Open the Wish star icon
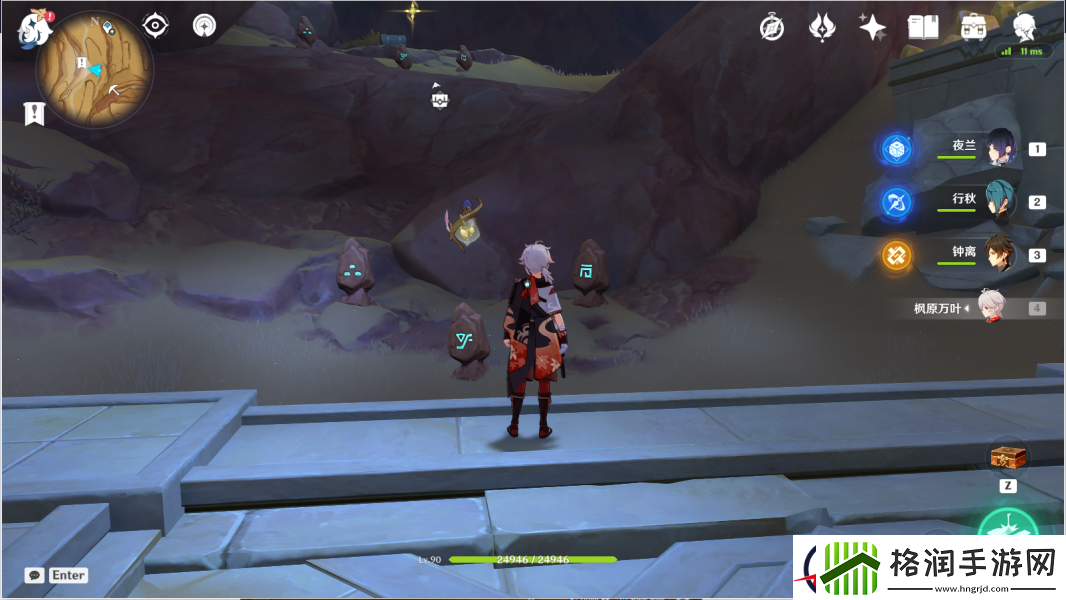This screenshot has width=1066, height=600. click(872, 27)
